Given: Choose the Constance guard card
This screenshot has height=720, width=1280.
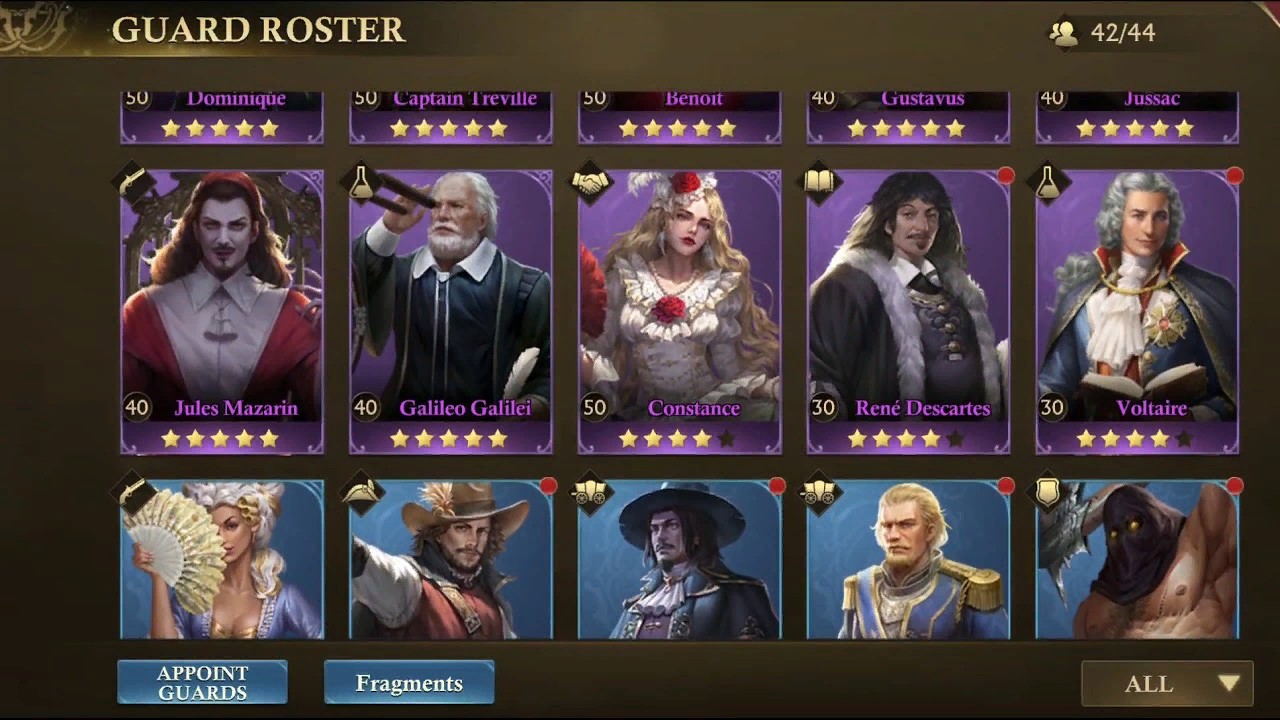Looking at the screenshot, I should tap(679, 310).
